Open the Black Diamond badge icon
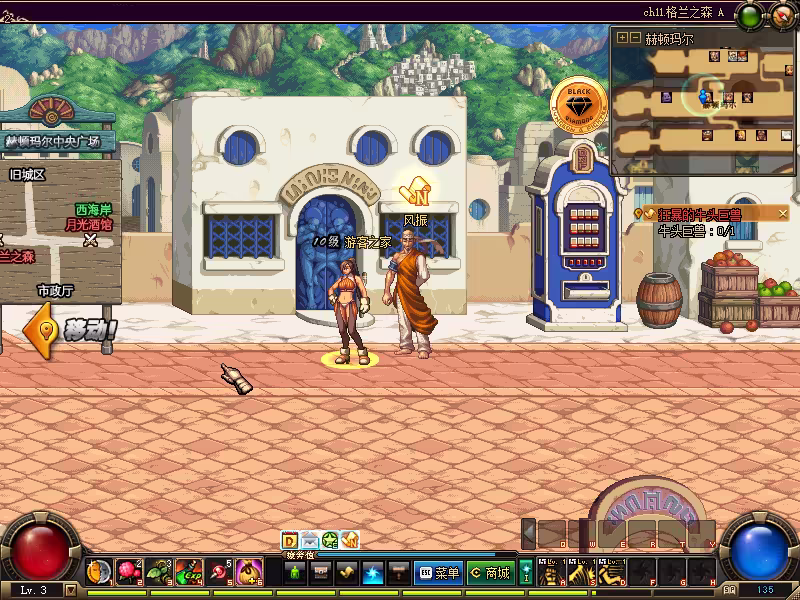Screen dimensions: 800x600 [579, 103]
